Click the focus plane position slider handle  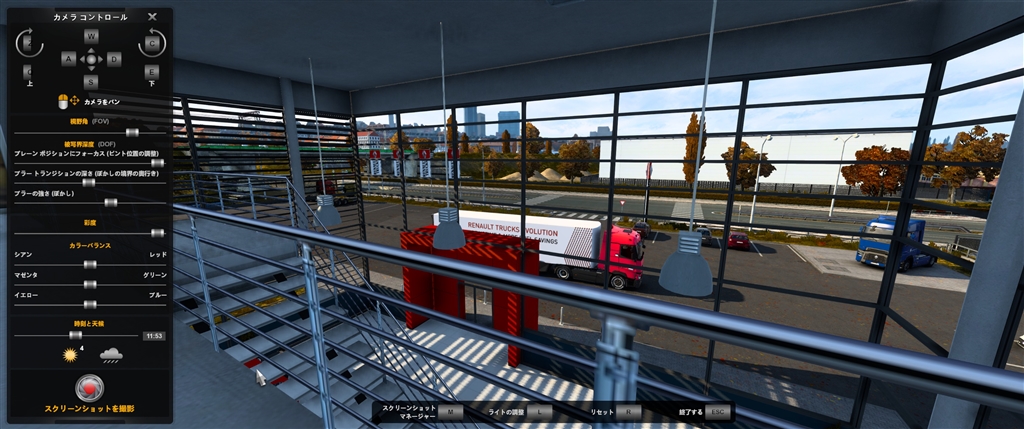pyautogui.click(x=157, y=162)
